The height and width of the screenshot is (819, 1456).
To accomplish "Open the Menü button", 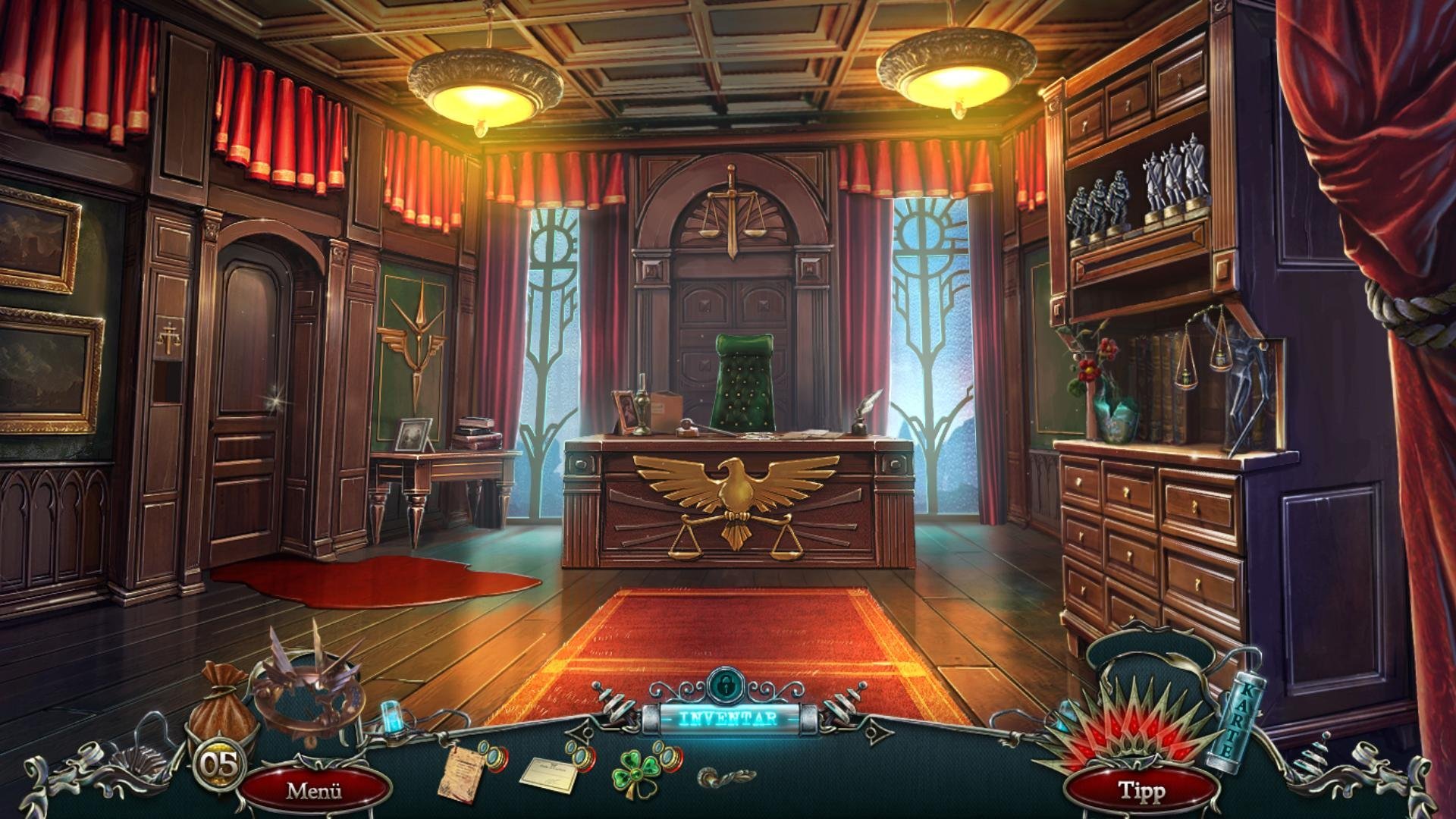I will pyautogui.click(x=314, y=791).
